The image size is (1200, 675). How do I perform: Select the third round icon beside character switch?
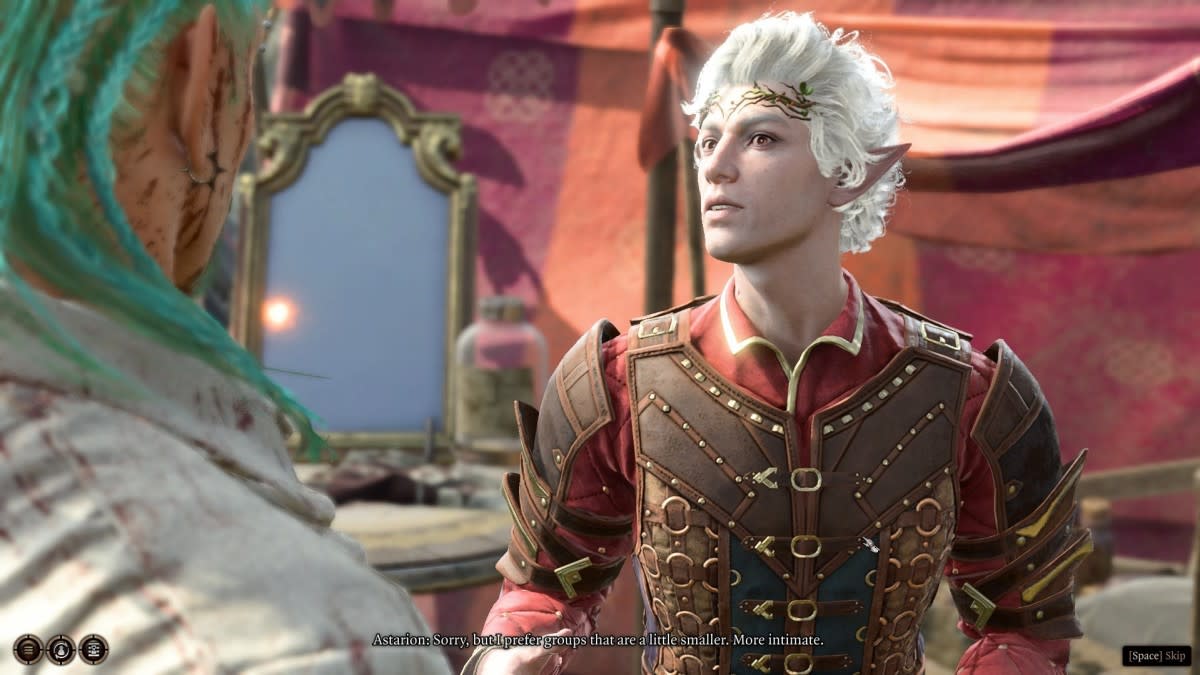93,649
